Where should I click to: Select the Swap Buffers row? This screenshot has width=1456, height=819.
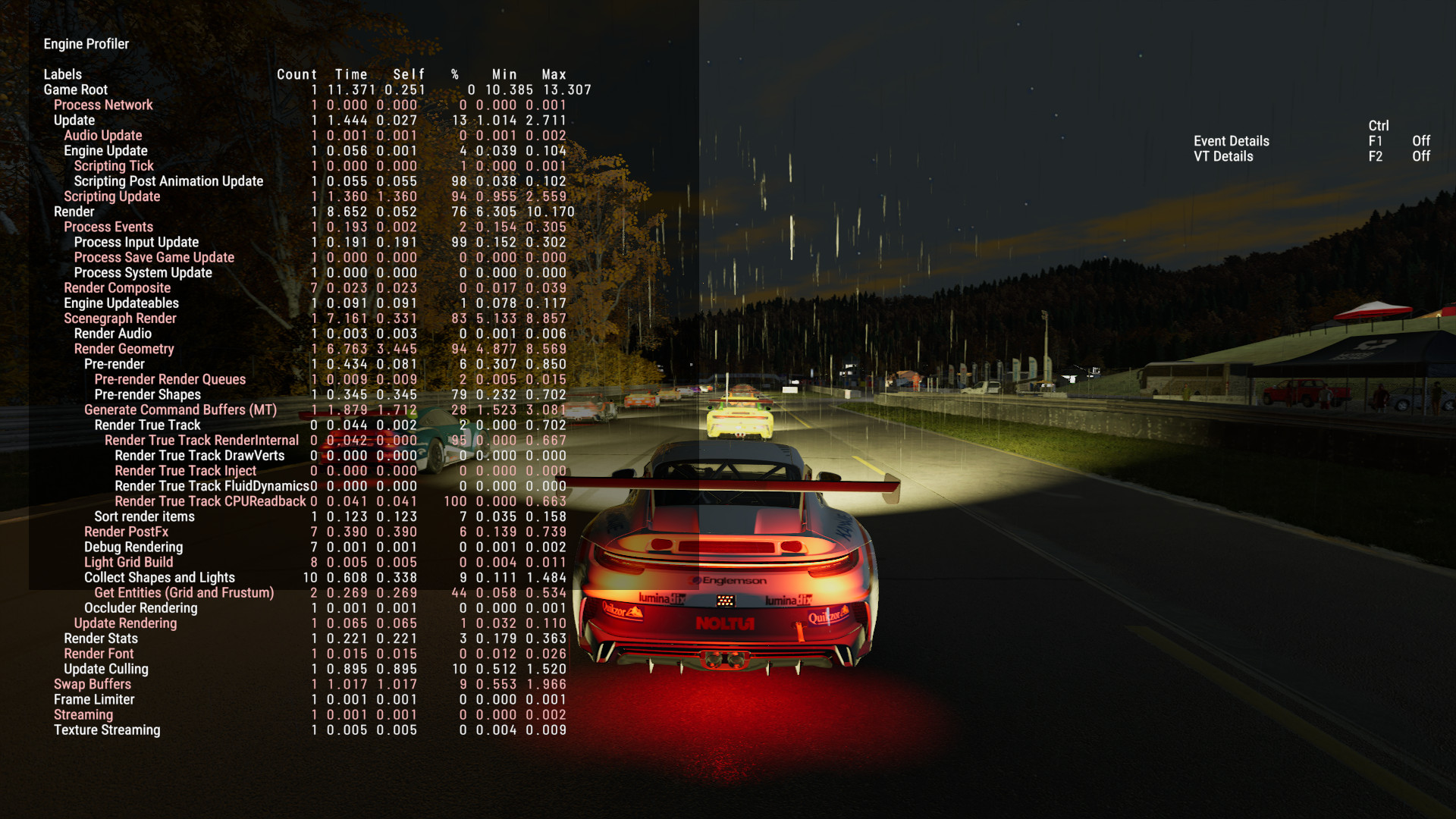[x=93, y=684]
